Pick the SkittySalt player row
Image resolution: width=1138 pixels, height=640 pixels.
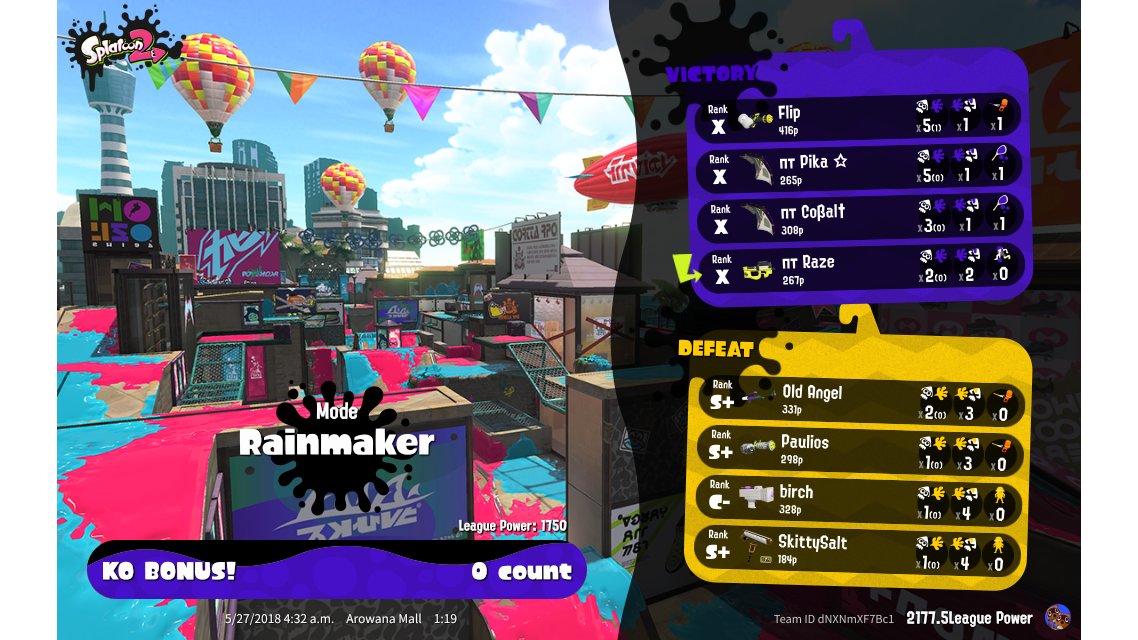860,549
